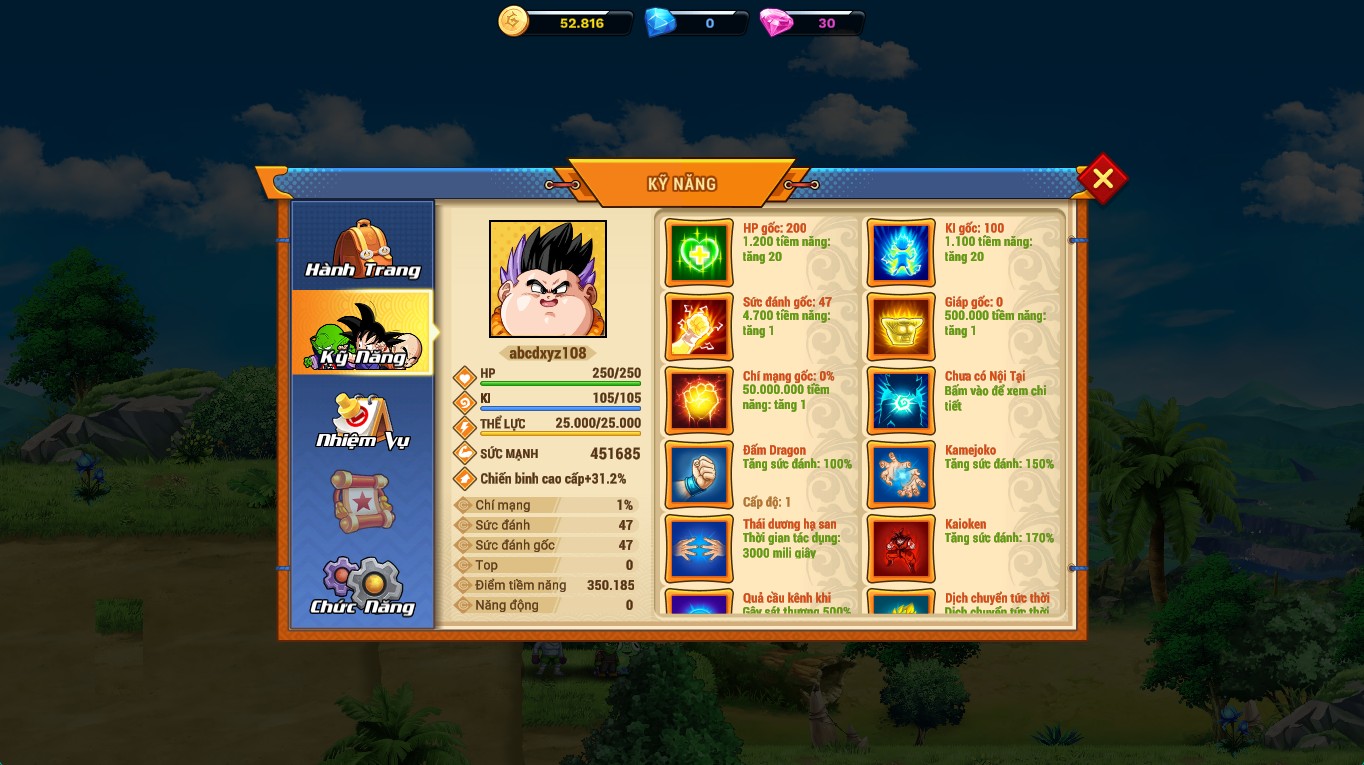1364x765 pixels.
Task: Upgrade the HP gốc green heart stat
Action: point(699,253)
